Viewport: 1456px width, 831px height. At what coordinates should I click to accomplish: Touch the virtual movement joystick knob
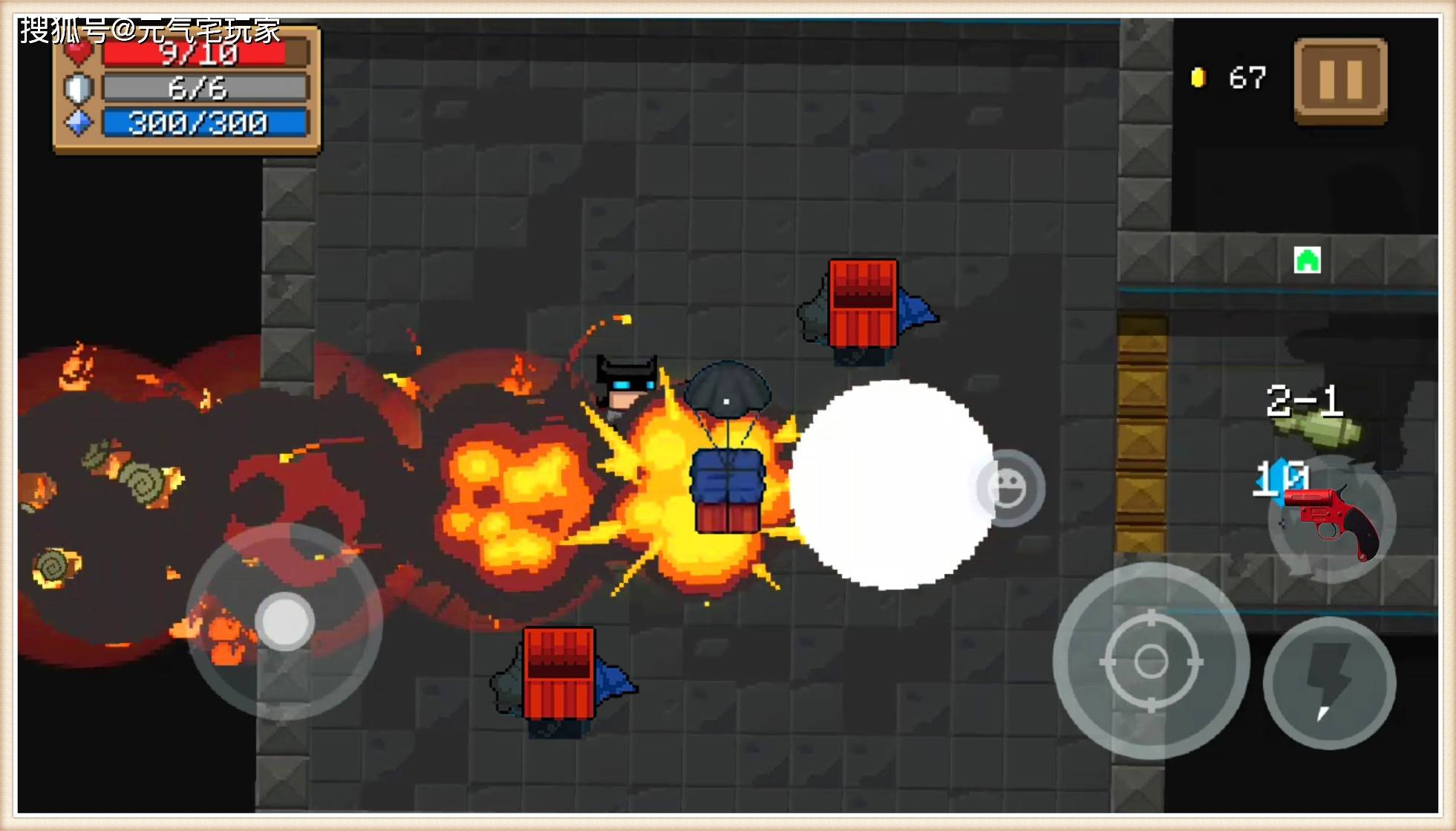click(x=284, y=621)
